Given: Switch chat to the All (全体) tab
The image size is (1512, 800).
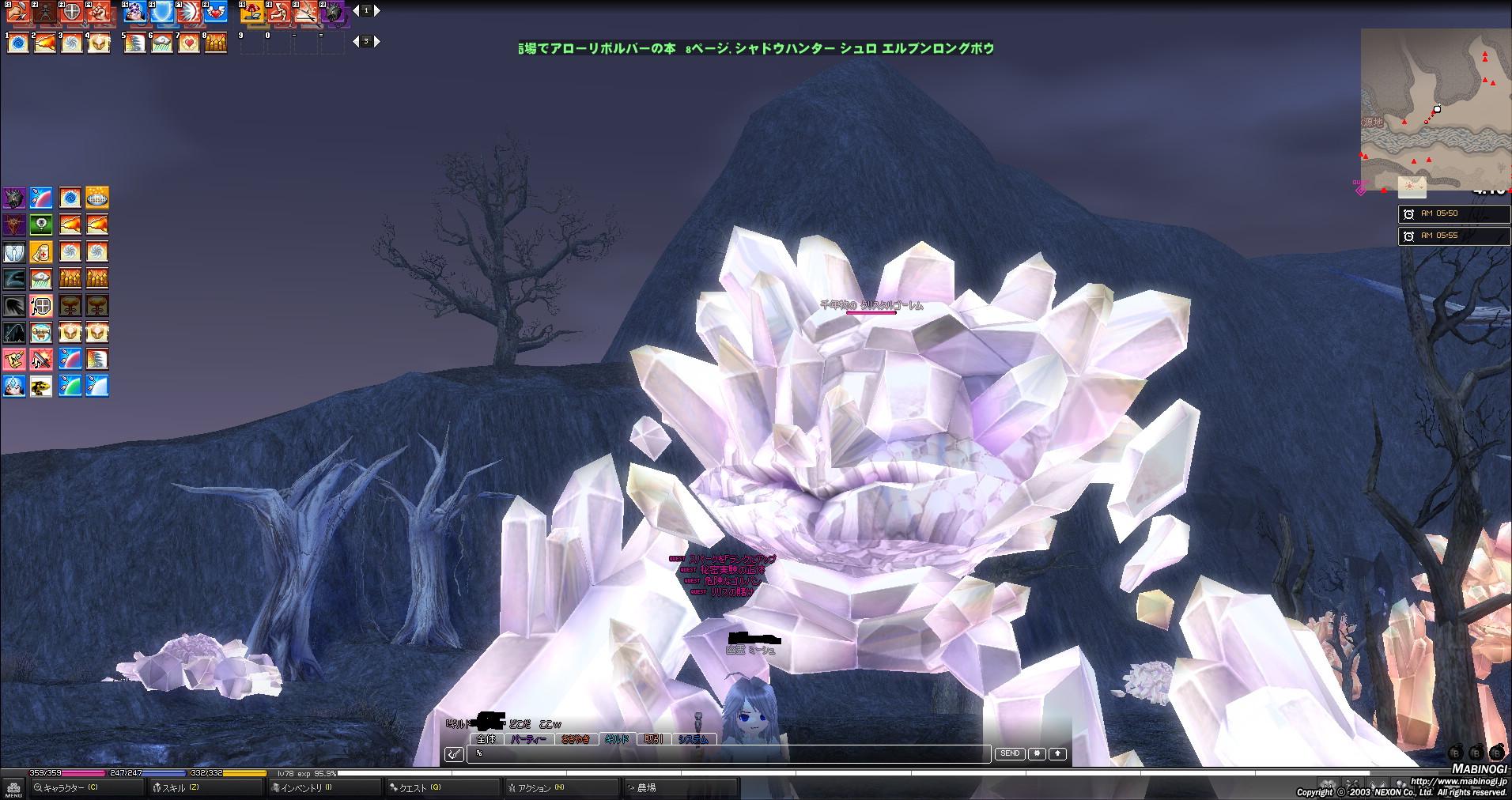Looking at the screenshot, I should 486,740.
